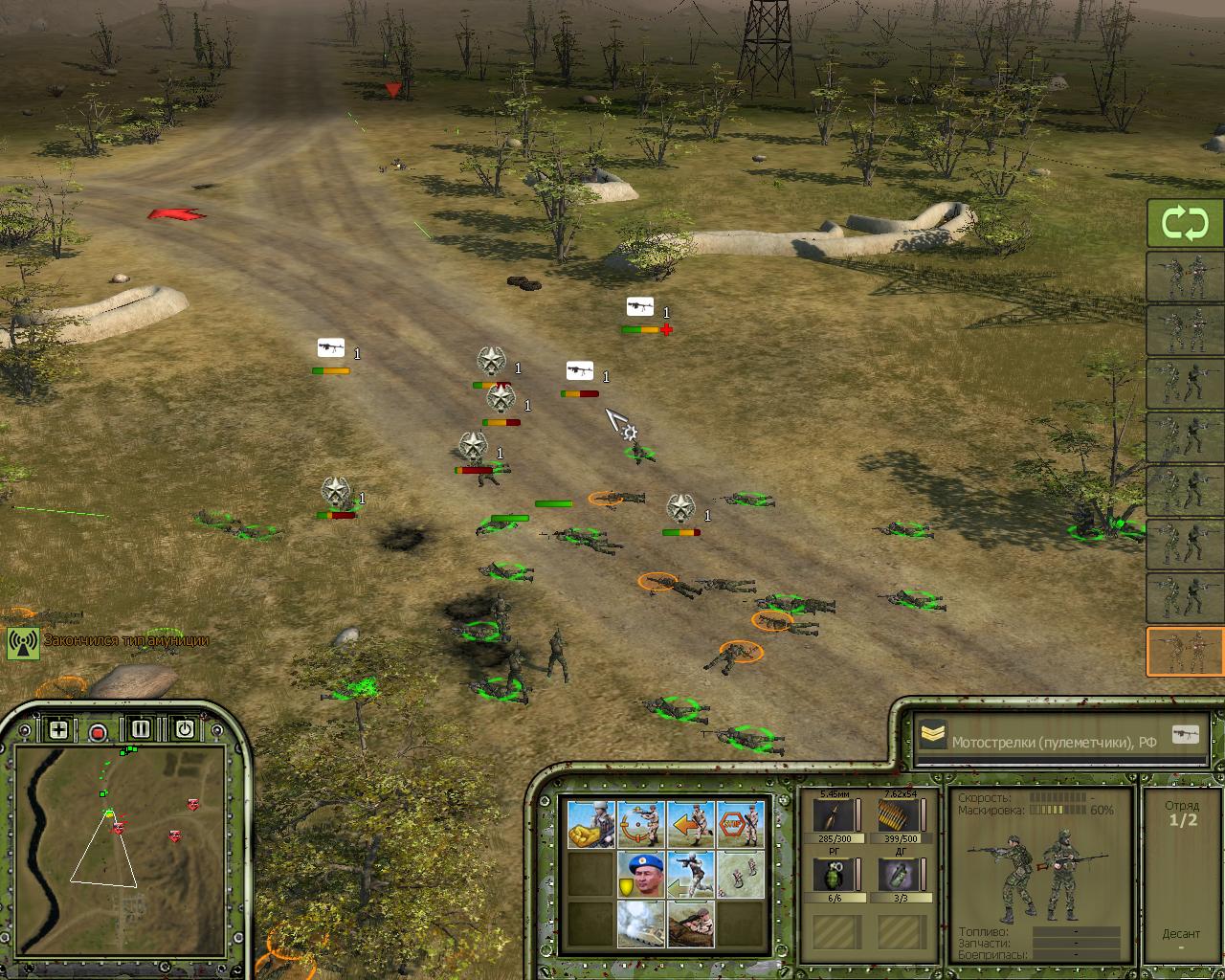
Task: Issue the STOP order
Action: [741, 824]
